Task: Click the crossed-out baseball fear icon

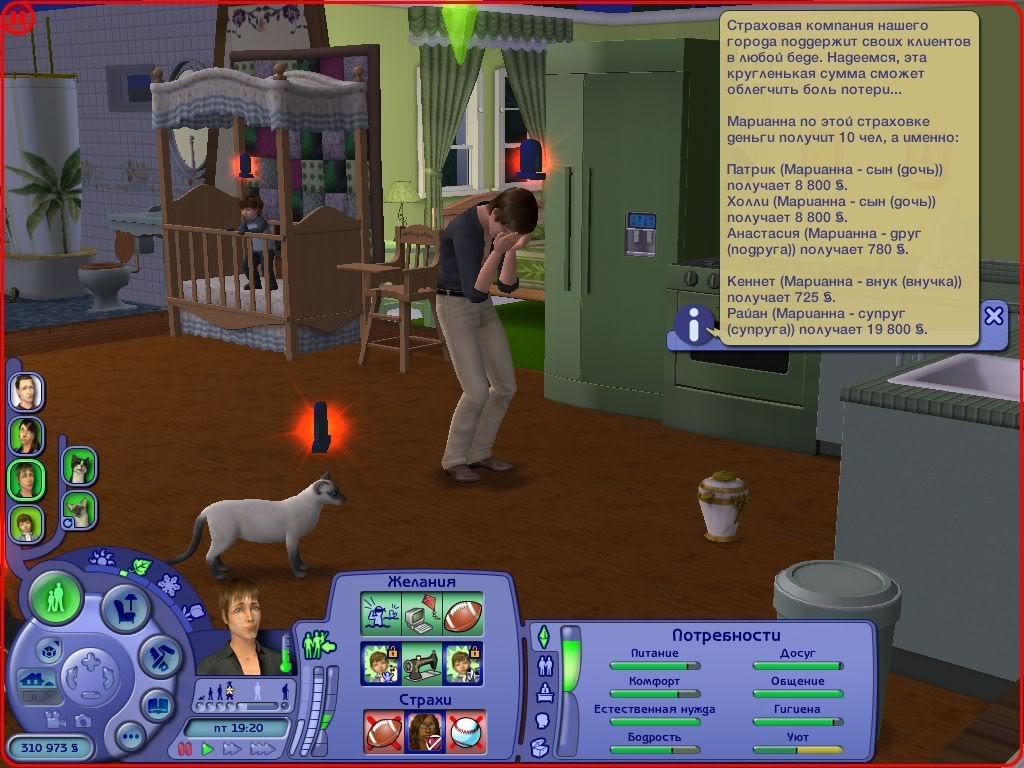Action: tap(465, 731)
